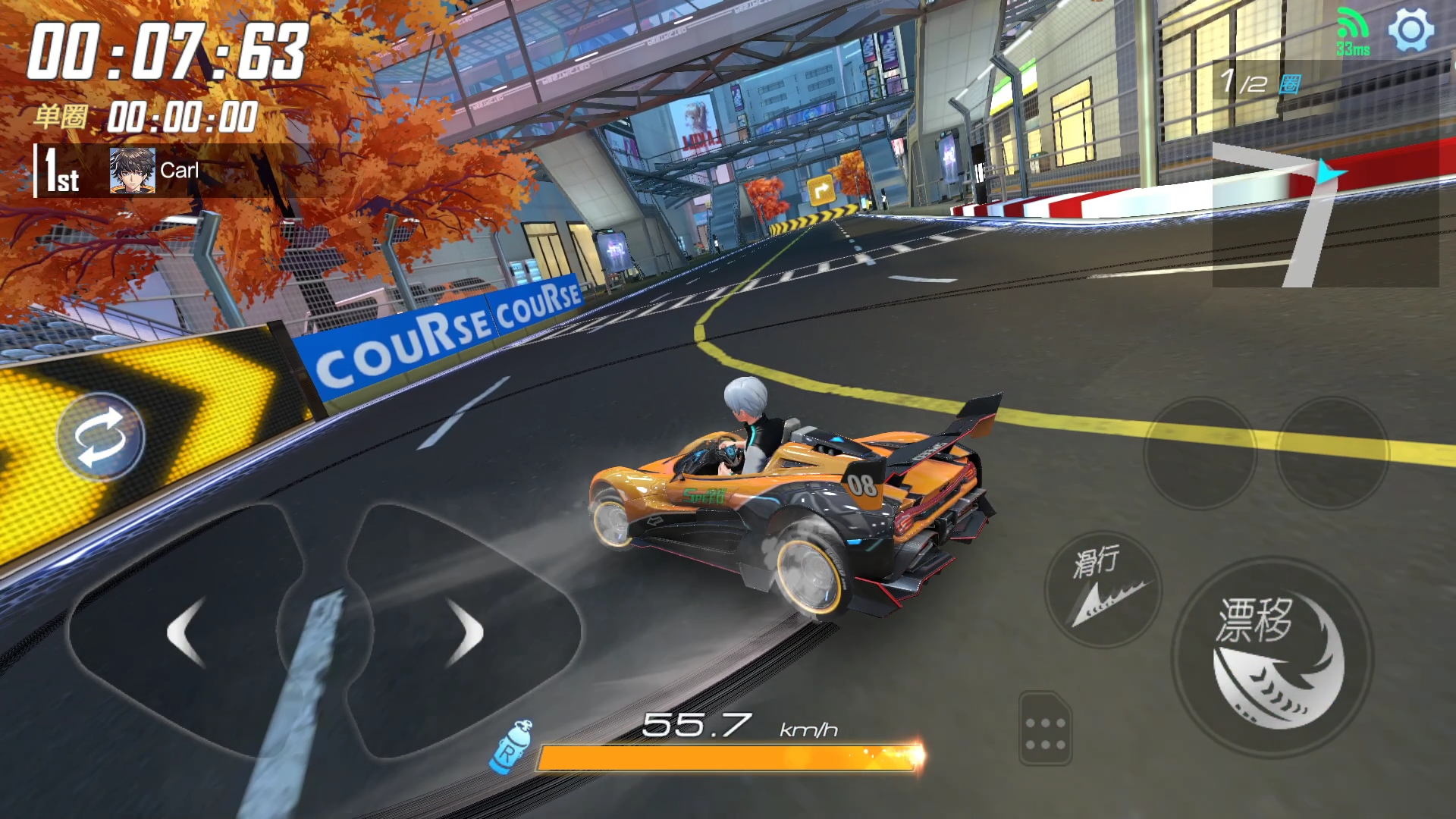Activate the 滑行 glide button
The width and height of the screenshot is (1456, 819).
click(1103, 589)
